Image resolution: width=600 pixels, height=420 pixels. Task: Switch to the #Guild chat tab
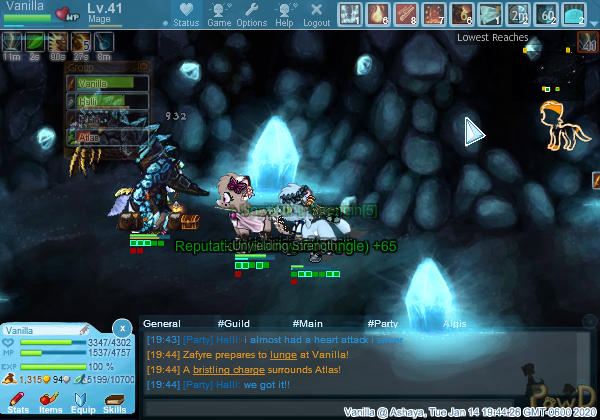pos(233,324)
